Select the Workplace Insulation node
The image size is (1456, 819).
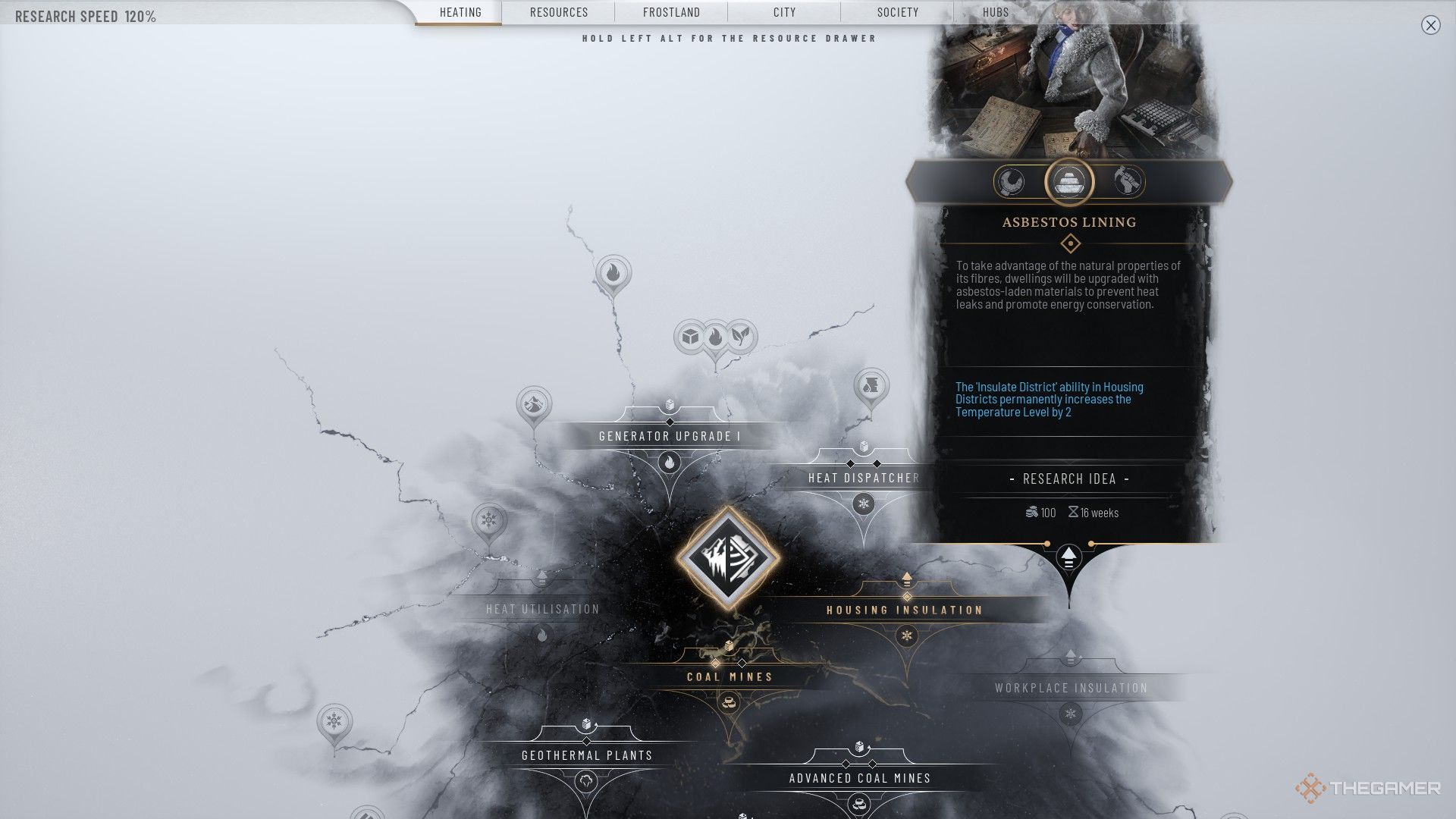click(x=1071, y=688)
